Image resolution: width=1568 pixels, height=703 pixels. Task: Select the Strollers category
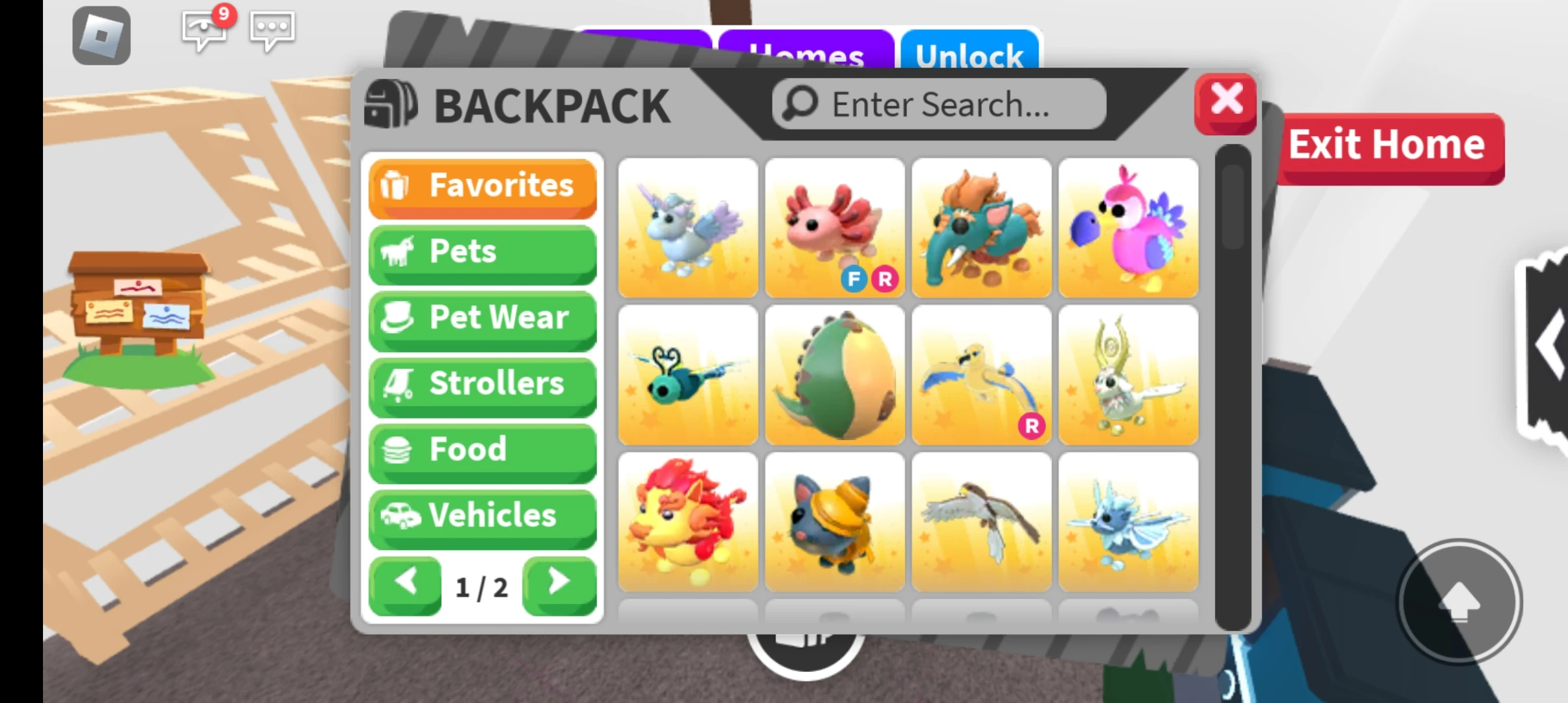coord(482,383)
